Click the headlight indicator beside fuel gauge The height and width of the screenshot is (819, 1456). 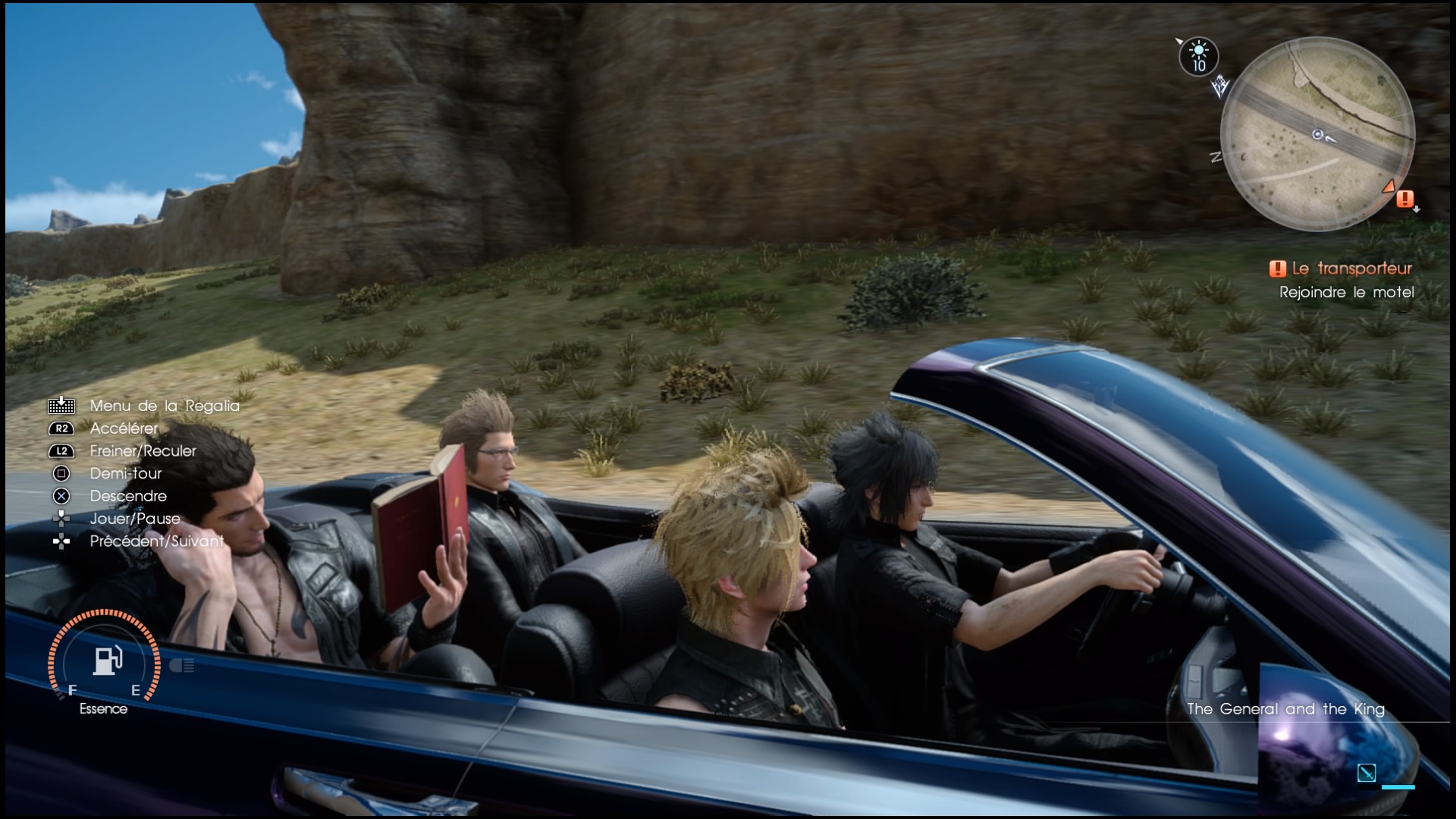[182, 666]
